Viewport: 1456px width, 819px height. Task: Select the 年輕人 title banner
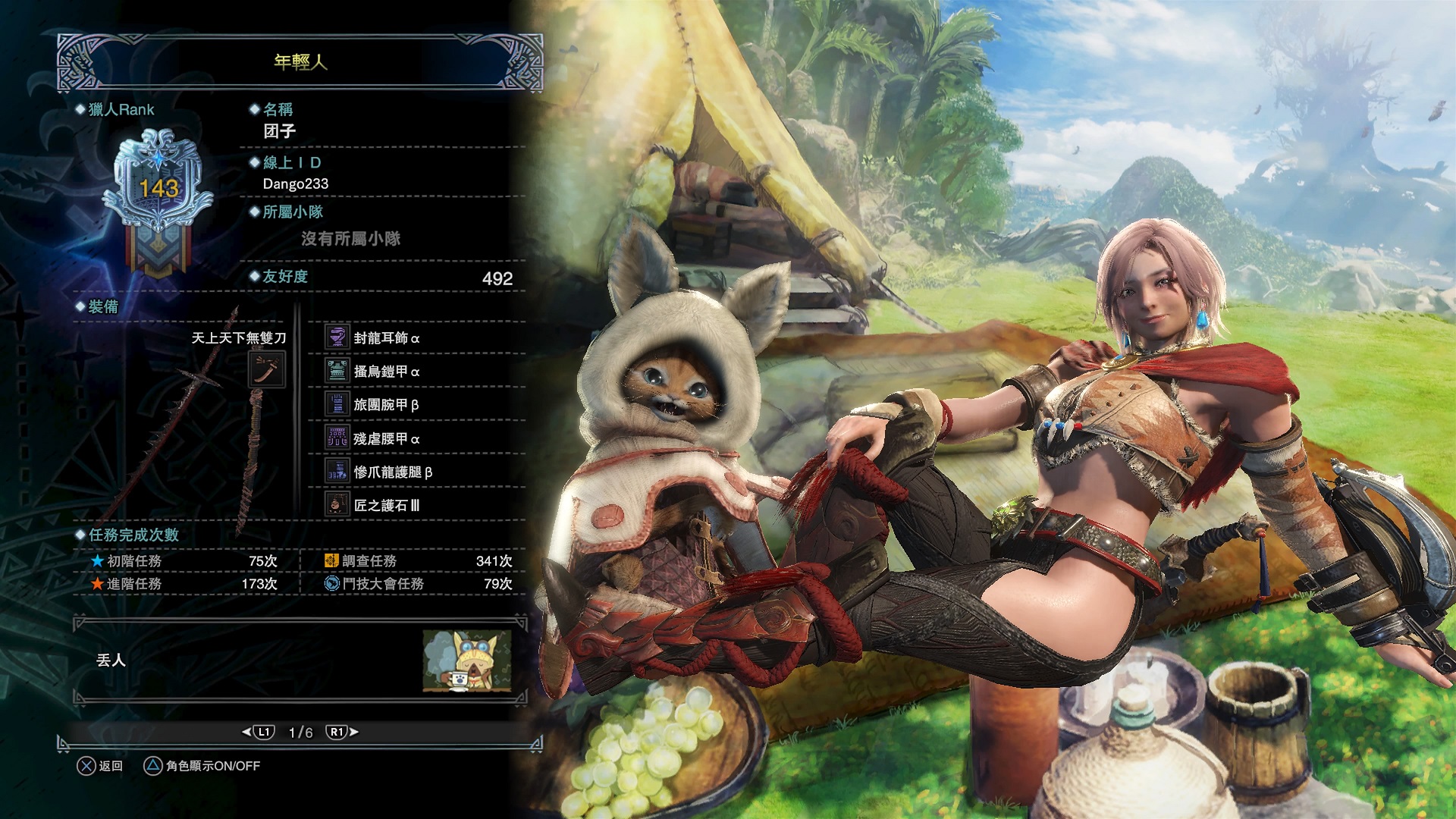300,62
